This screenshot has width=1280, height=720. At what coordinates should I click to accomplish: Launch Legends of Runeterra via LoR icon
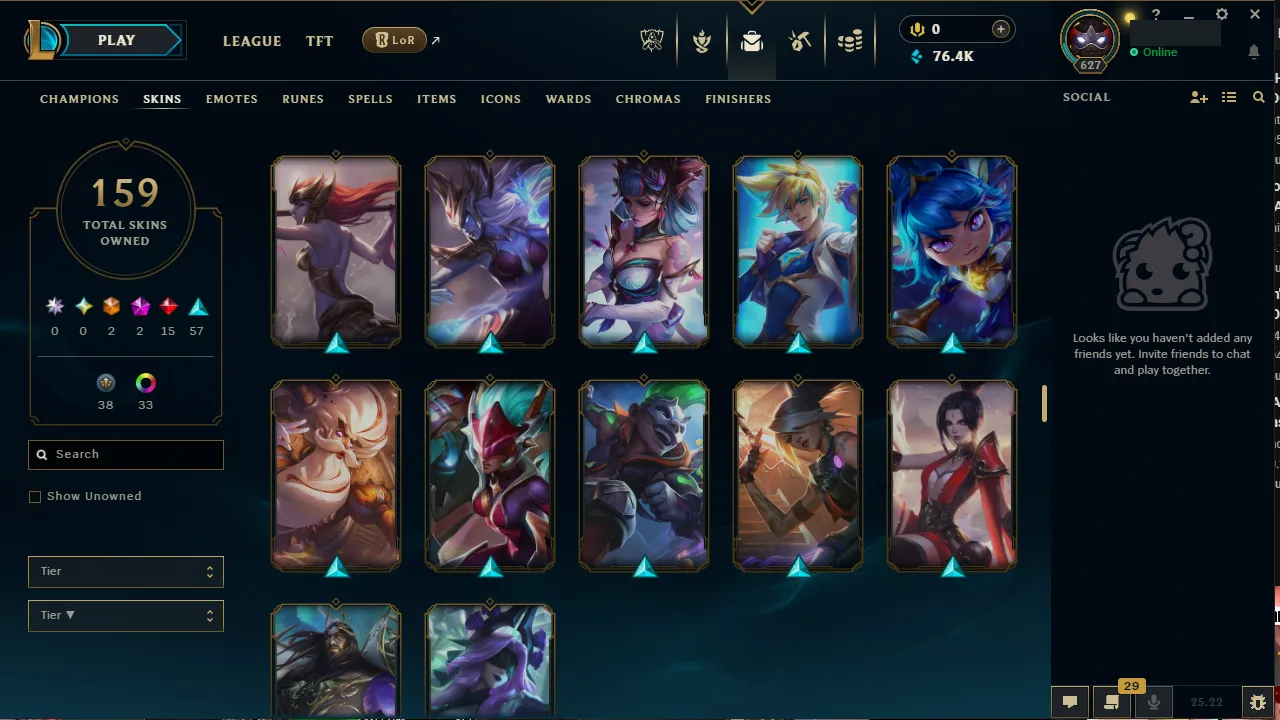394,40
